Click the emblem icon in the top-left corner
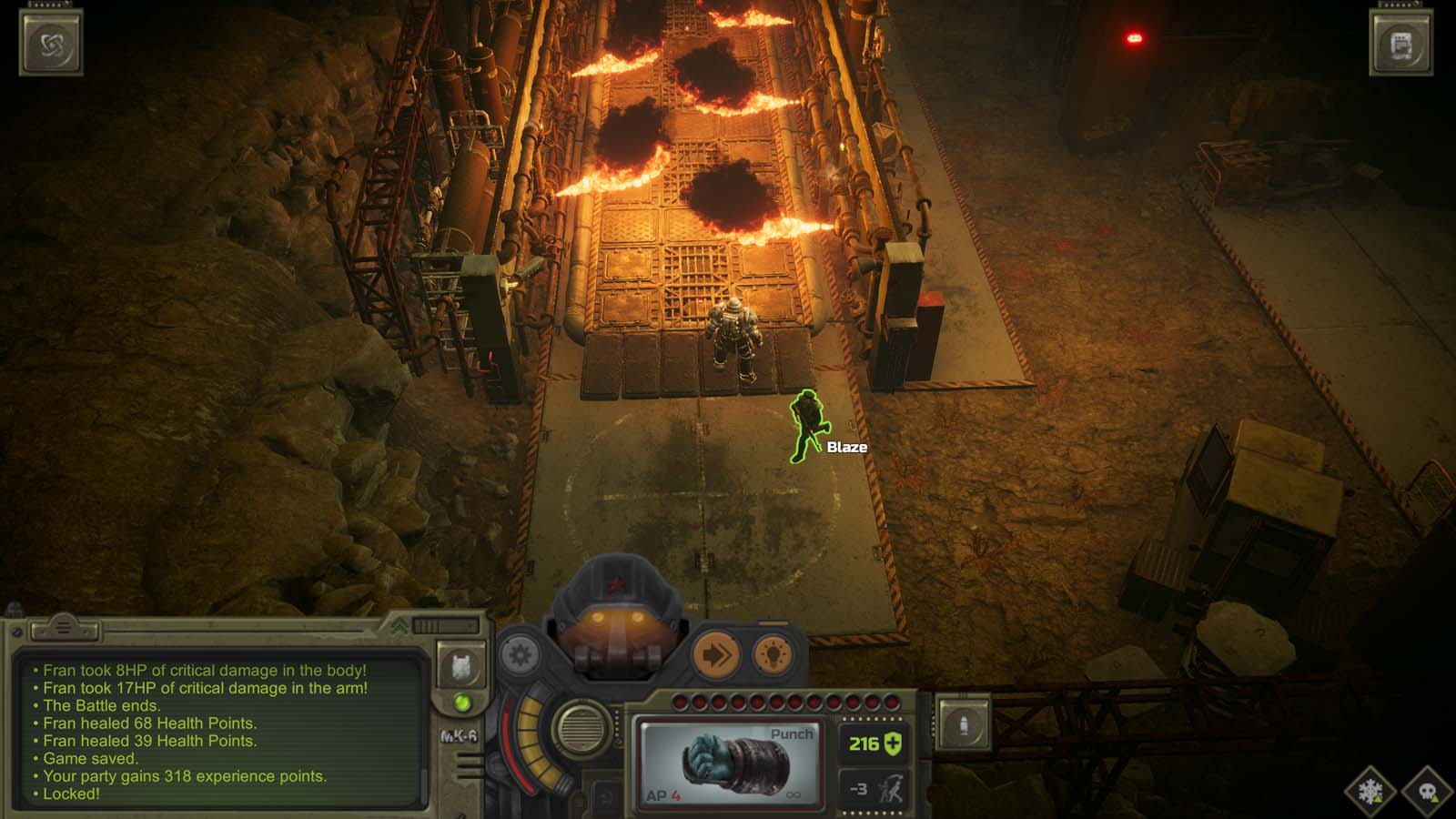This screenshot has width=1456, height=819. (x=52, y=40)
